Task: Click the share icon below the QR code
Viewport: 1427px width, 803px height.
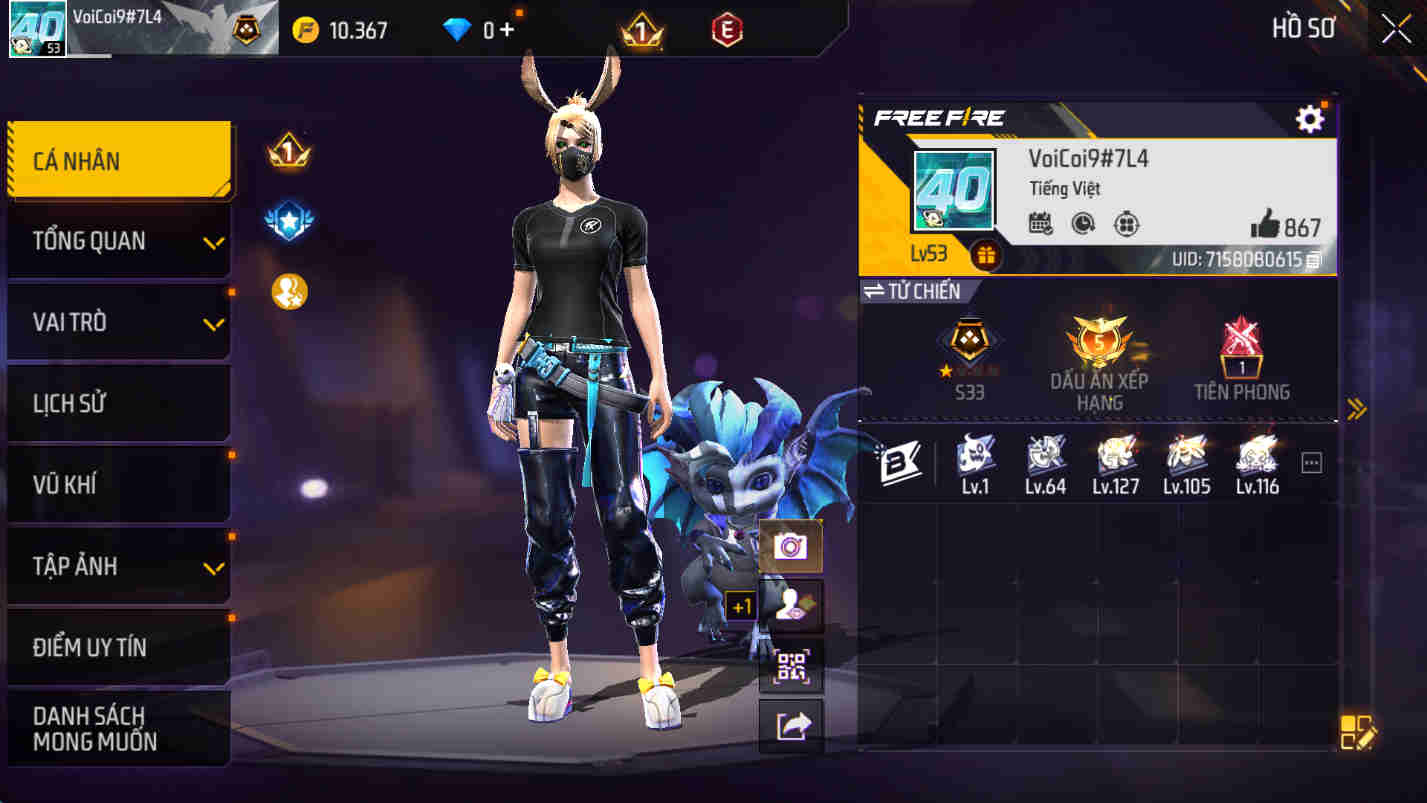Action: pyautogui.click(x=791, y=726)
